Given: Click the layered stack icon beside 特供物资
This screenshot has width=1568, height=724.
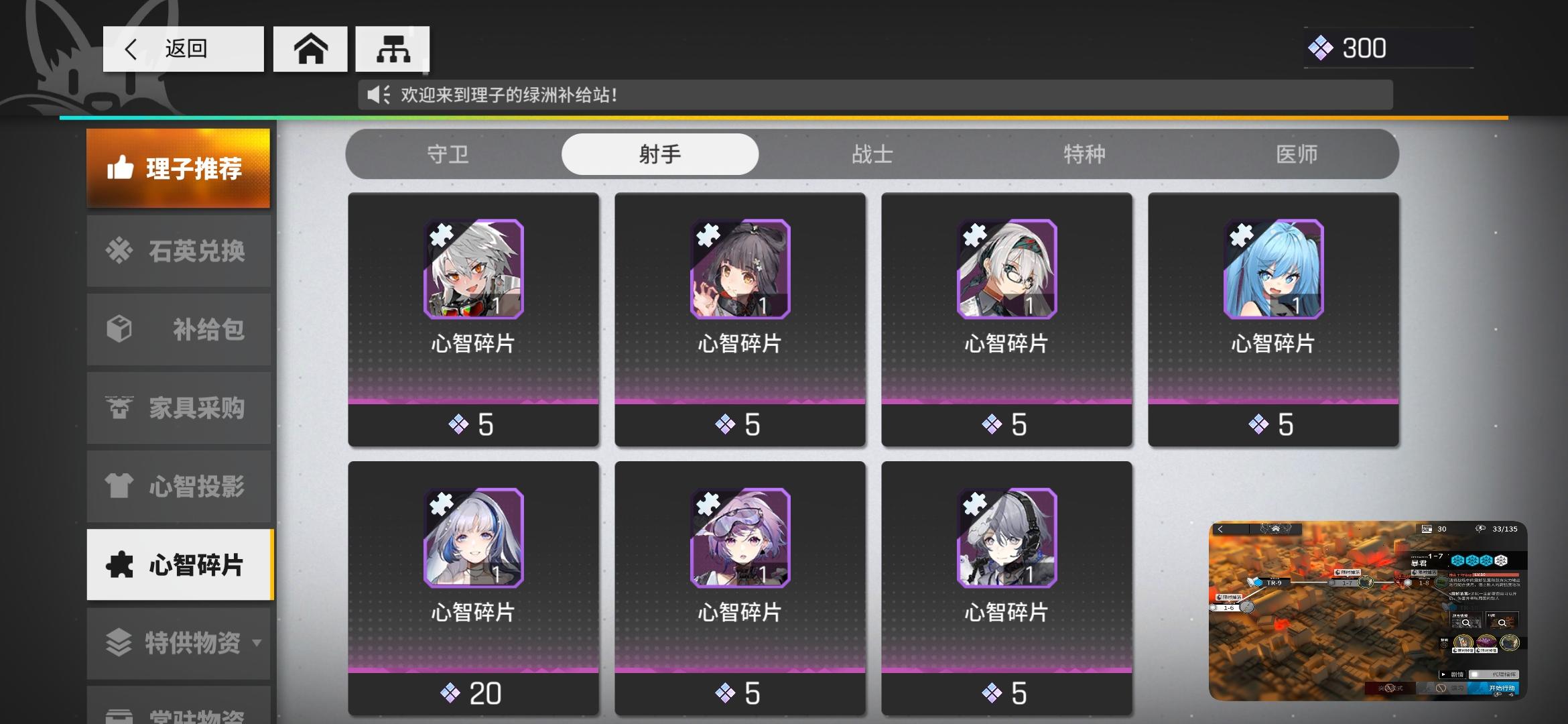Looking at the screenshot, I should click(119, 642).
